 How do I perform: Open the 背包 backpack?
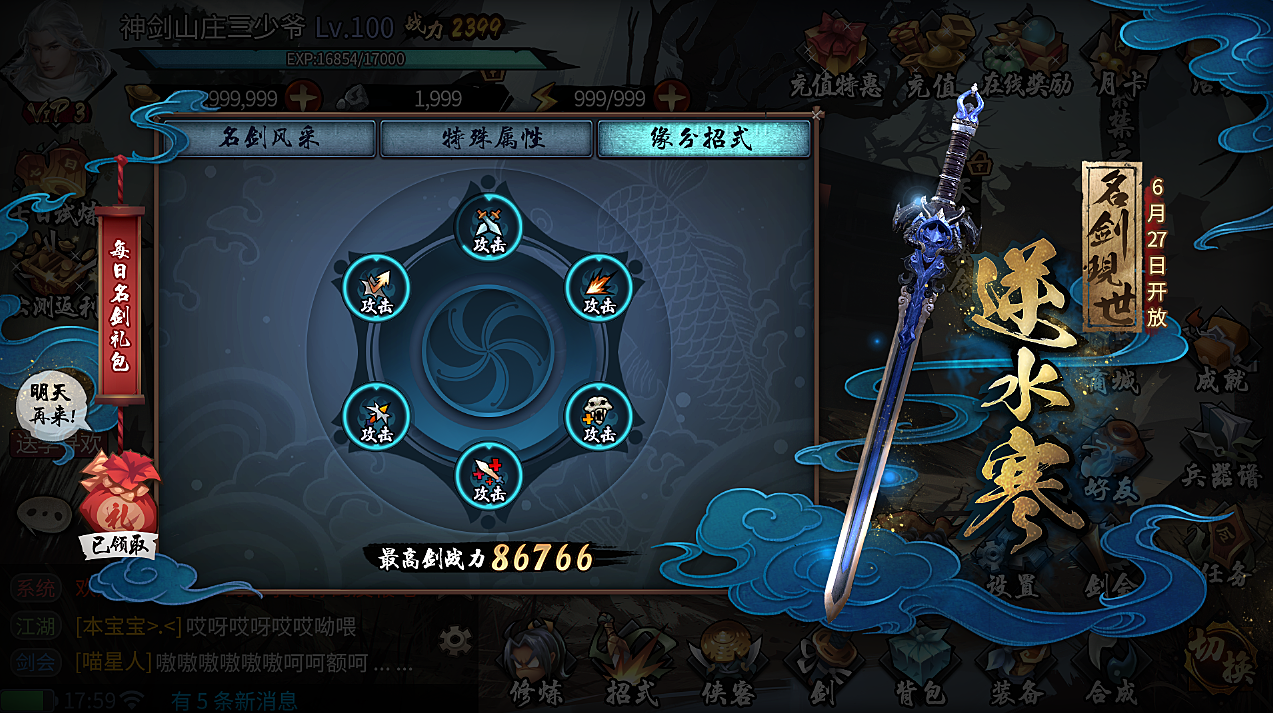coord(918,665)
